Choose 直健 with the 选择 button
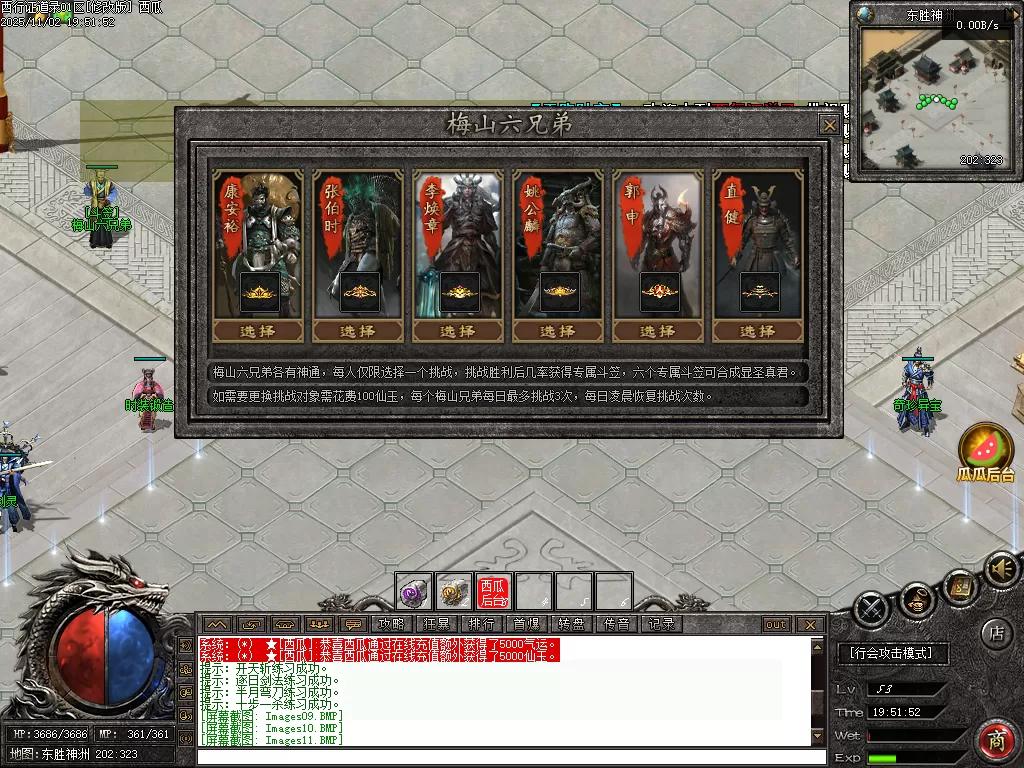1024x768 pixels. pyautogui.click(x=758, y=331)
